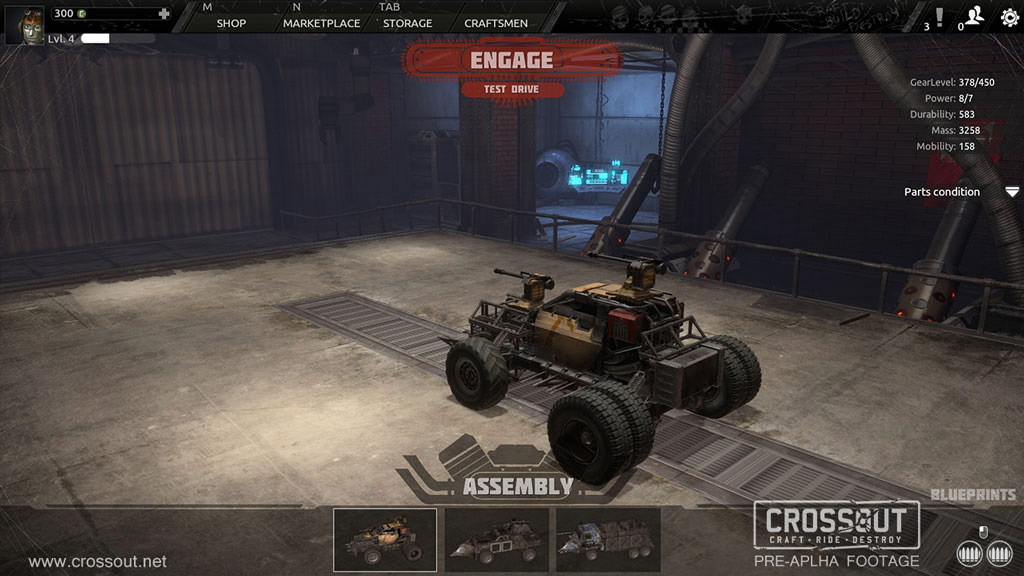The image size is (1024, 576).
Task: Select the buggy vehicle thumbnail
Action: tap(385, 540)
